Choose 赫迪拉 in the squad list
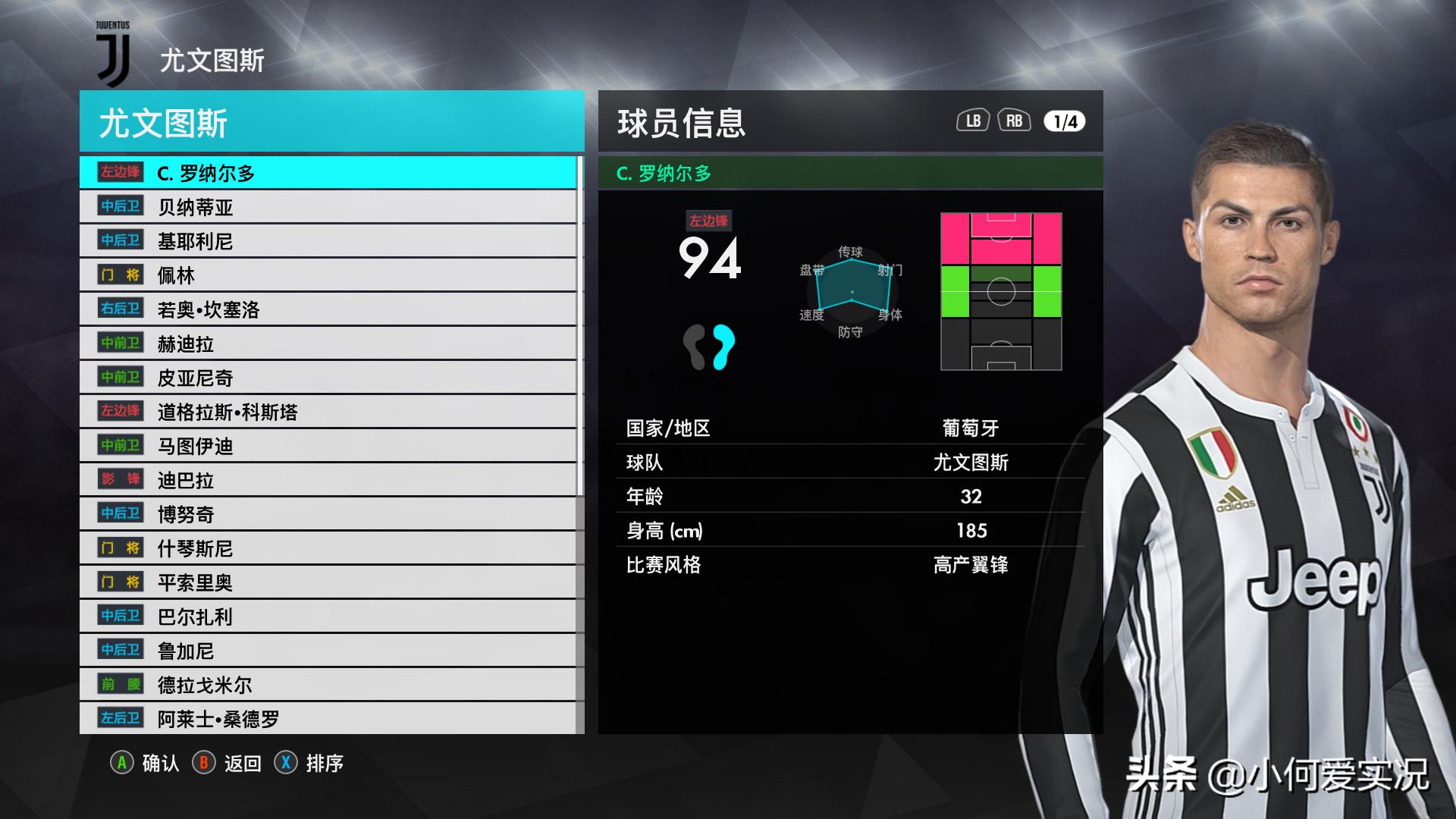 328,344
